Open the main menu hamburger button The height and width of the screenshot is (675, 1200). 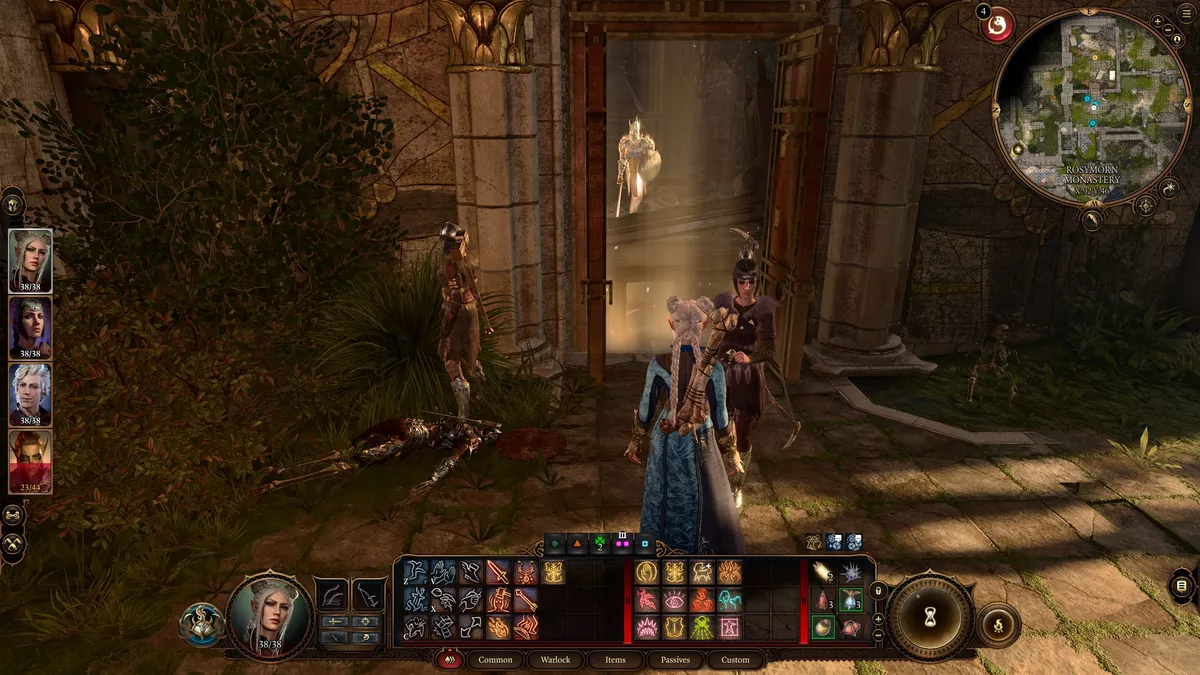pos(1181,585)
